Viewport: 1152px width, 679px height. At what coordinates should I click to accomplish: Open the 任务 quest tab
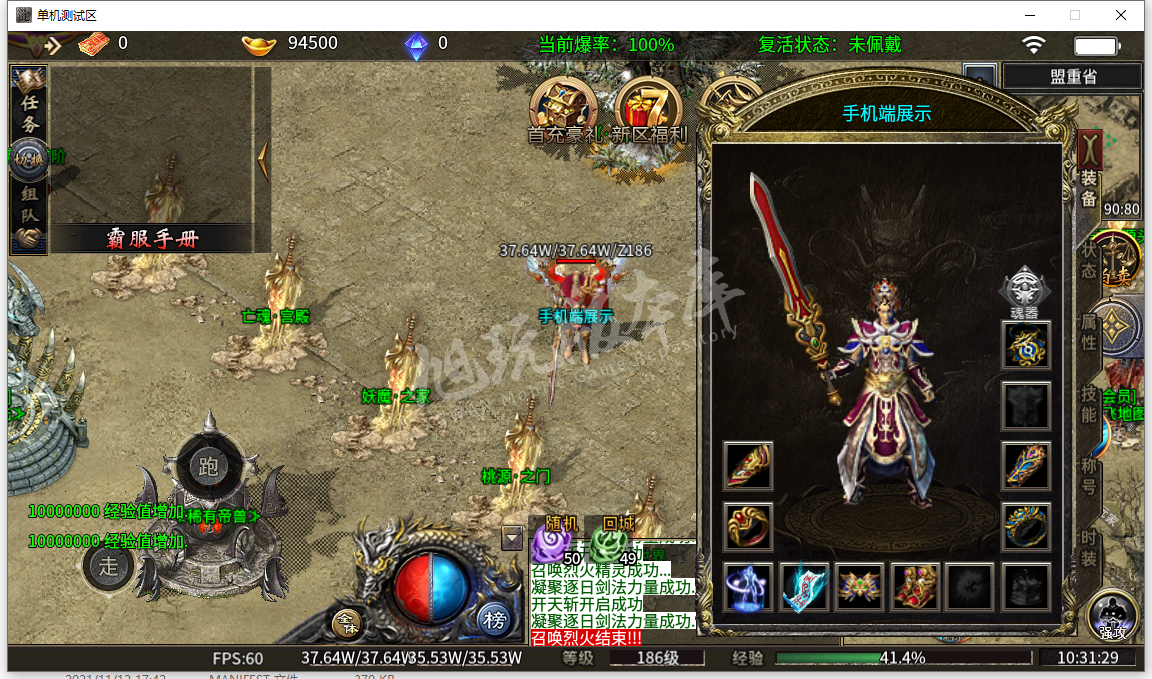tap(30, 112)
